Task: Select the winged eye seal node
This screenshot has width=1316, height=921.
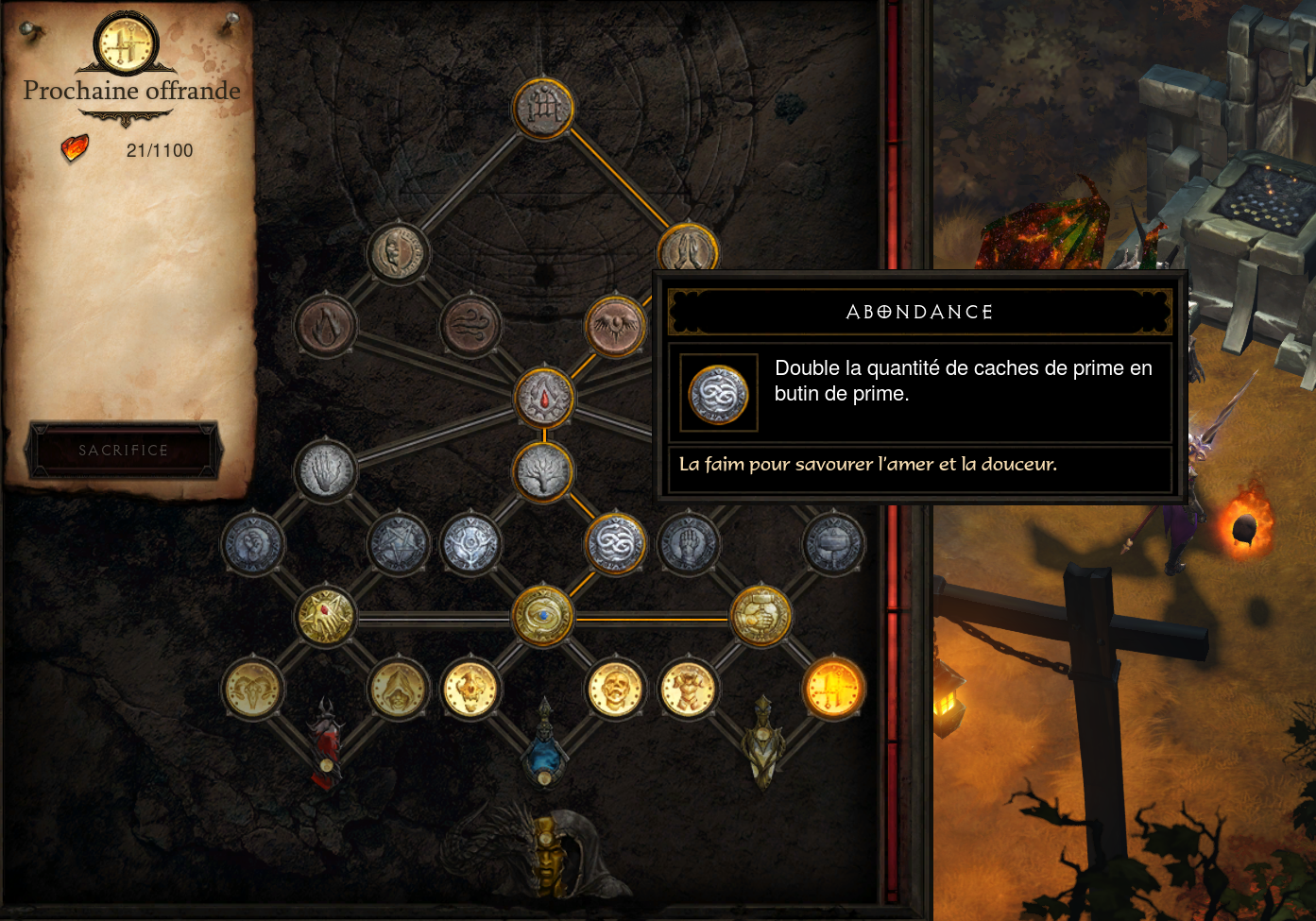Action: [x=615, y=326]
